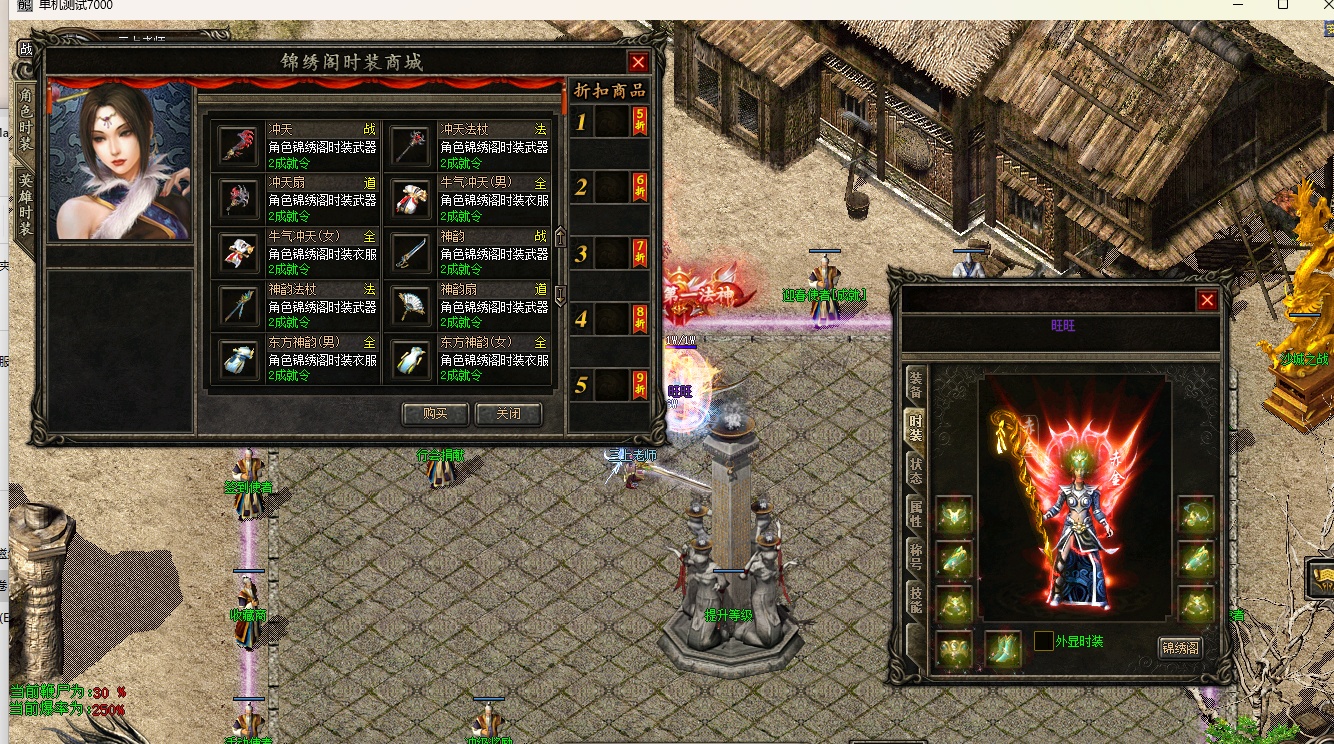The image size is (1334, 744).
Task: Toggle the 外显时装 checkbox
Action: 1043,641
